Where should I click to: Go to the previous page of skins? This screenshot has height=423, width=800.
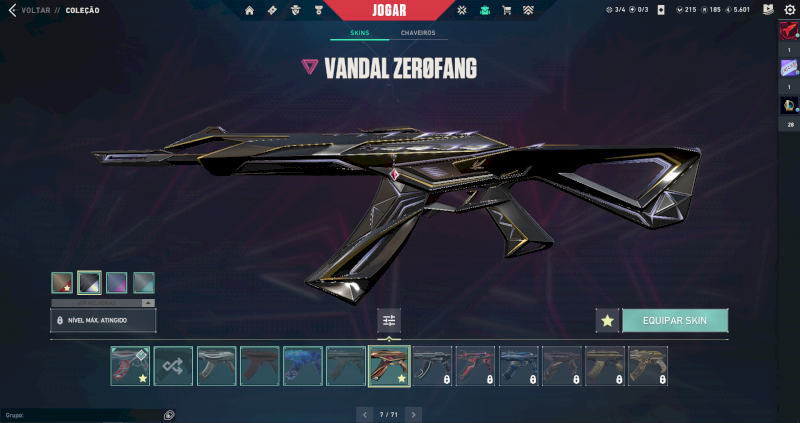click(x=366, y=414)
